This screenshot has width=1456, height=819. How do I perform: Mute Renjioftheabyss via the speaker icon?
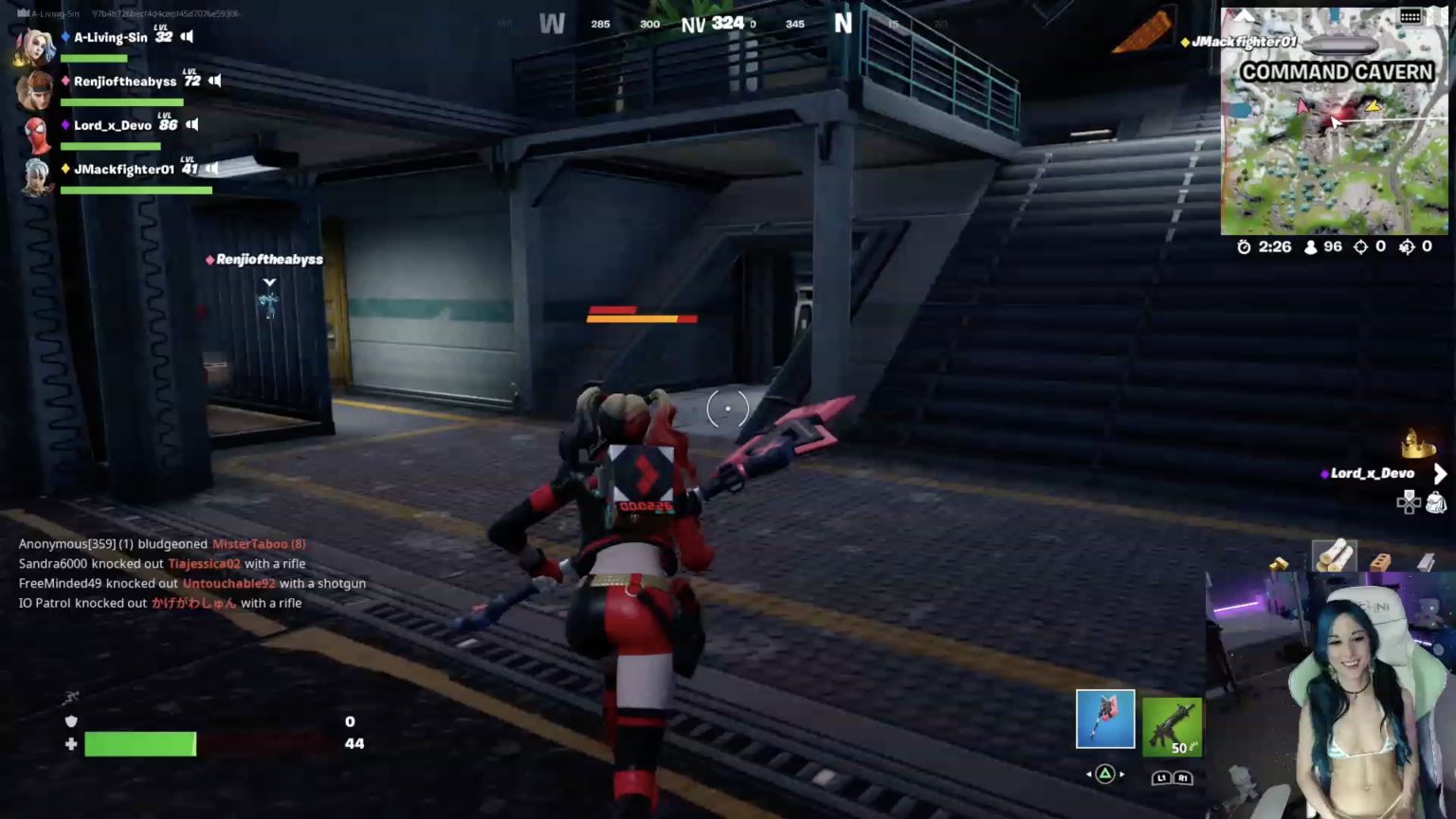point(215,82)
